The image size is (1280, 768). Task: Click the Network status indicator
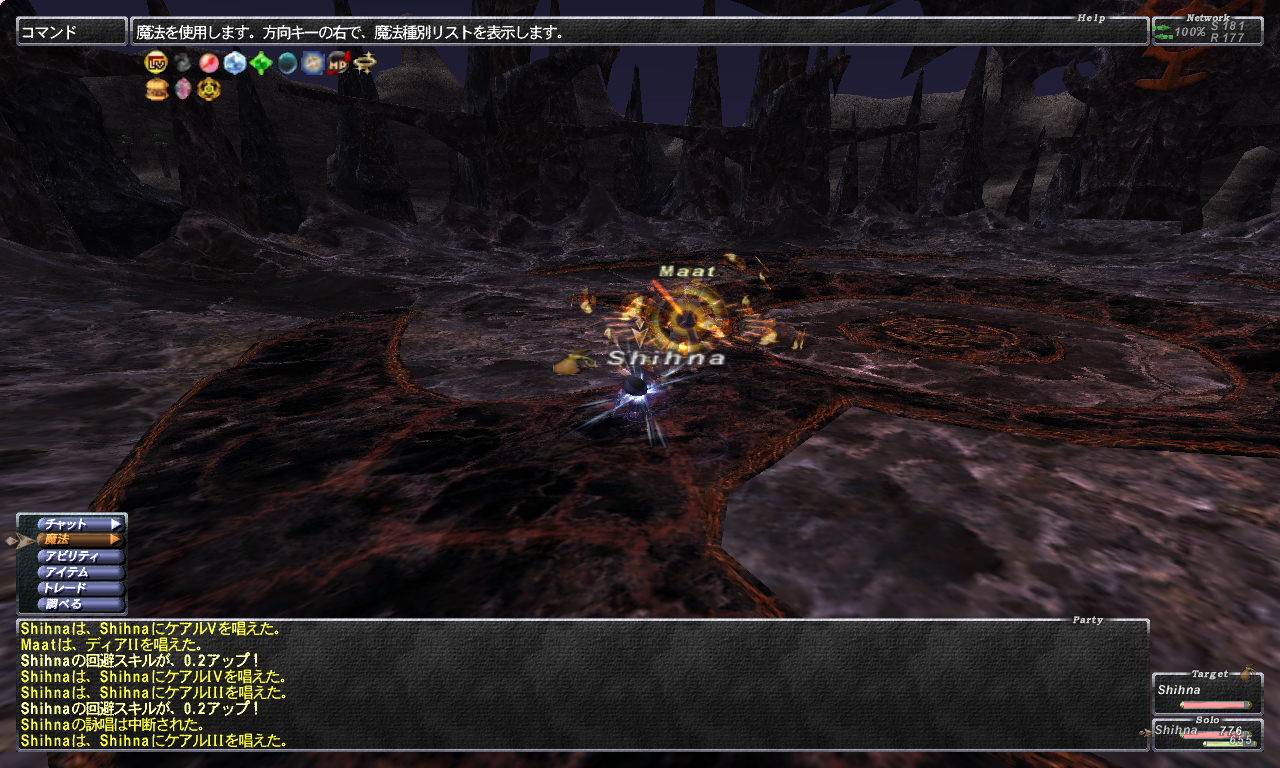1206,32
